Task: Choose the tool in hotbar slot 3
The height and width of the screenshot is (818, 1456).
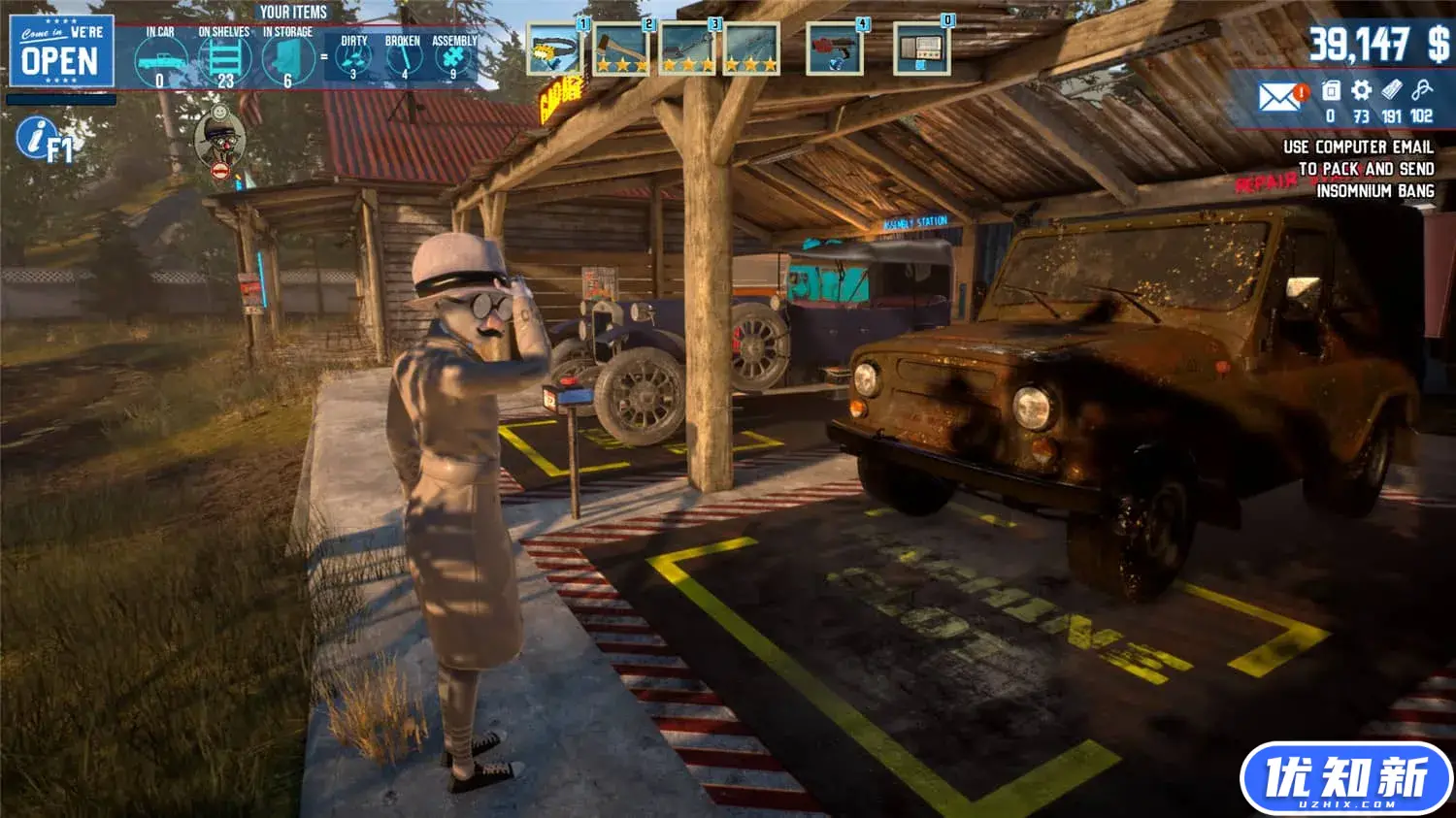Action: click(687, 49)
